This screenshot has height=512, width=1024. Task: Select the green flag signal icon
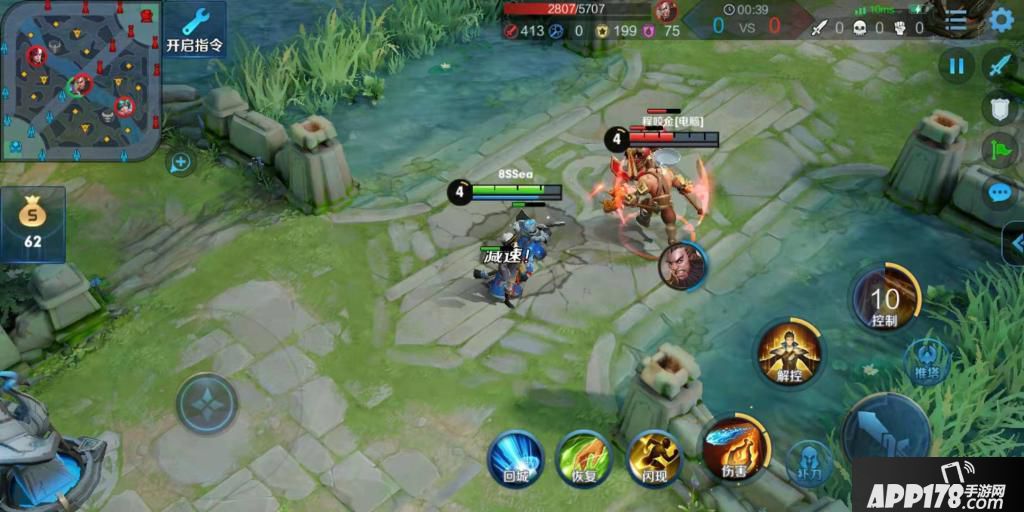[1000, 150]
